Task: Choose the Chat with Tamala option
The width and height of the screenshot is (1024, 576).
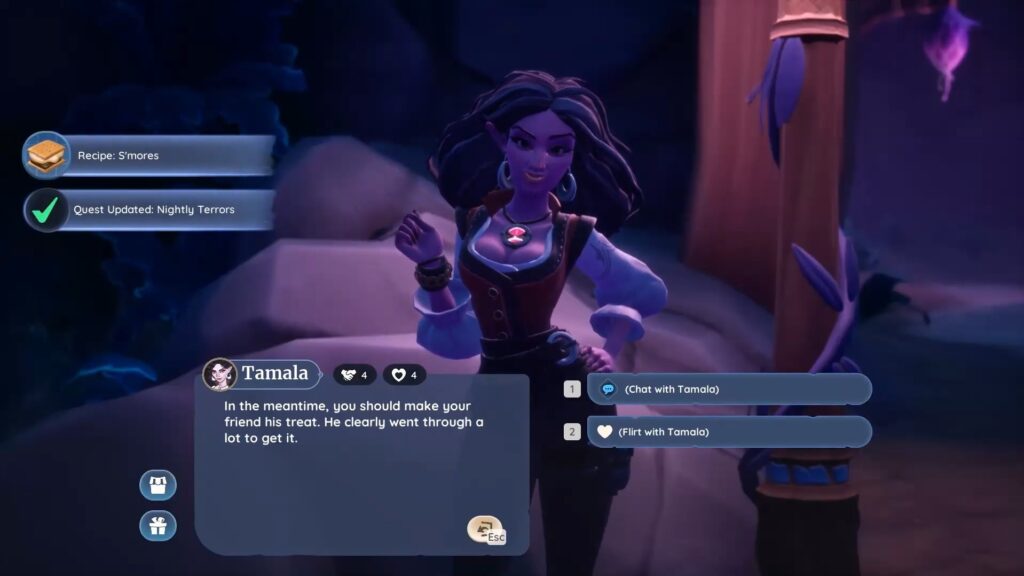Action: tap(728, 389)
